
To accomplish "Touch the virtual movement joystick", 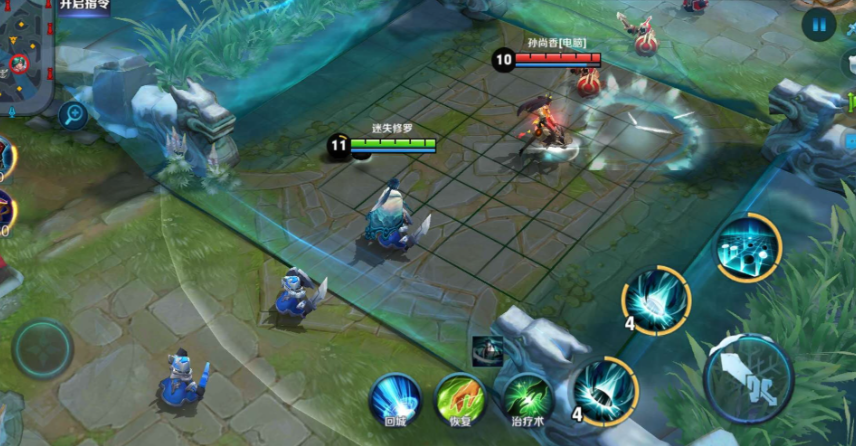I will click(x=42, y=349).
